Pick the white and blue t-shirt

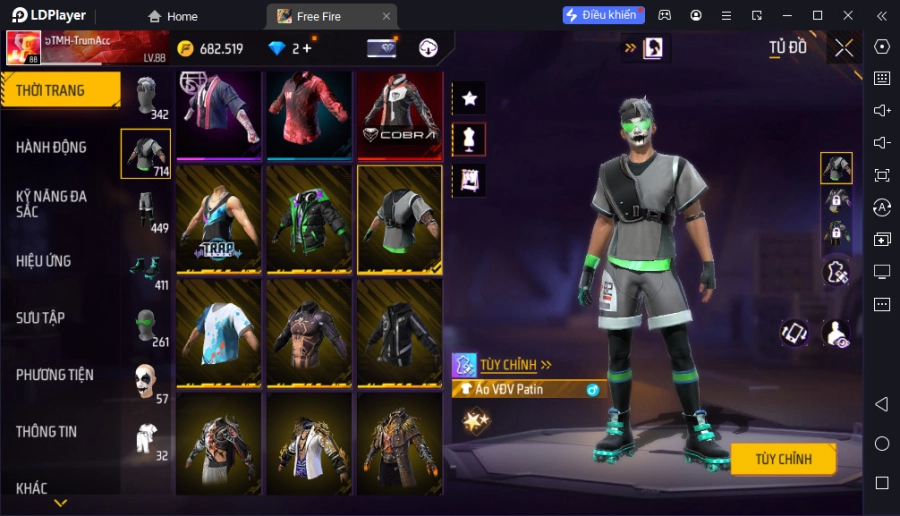218,333
